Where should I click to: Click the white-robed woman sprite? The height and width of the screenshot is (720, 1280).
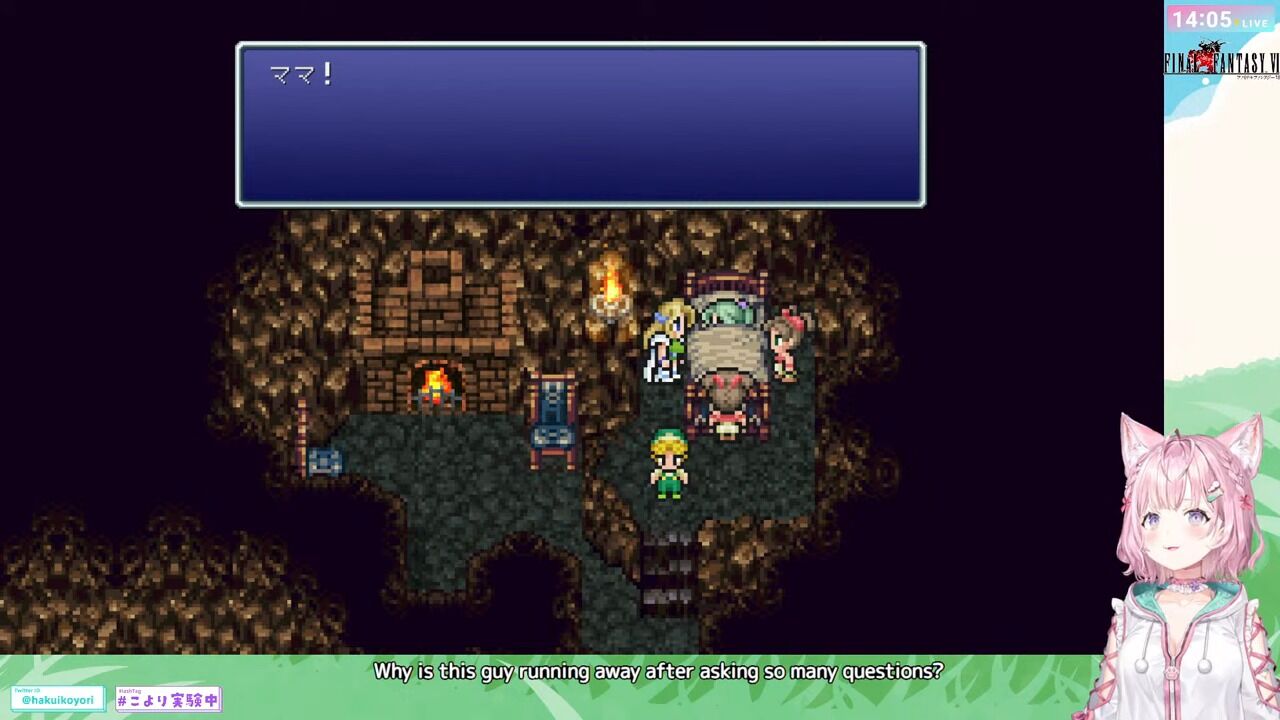[x=662, y=345]
